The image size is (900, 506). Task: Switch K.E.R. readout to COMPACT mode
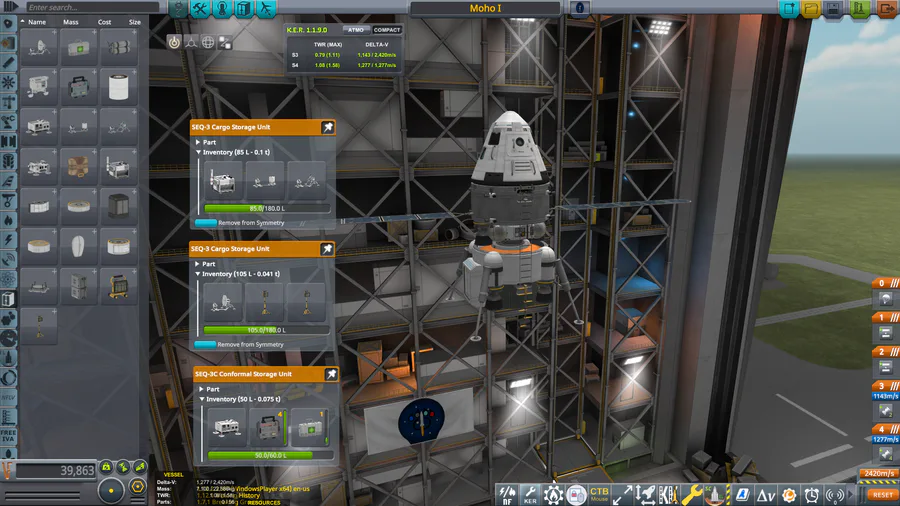387,30
